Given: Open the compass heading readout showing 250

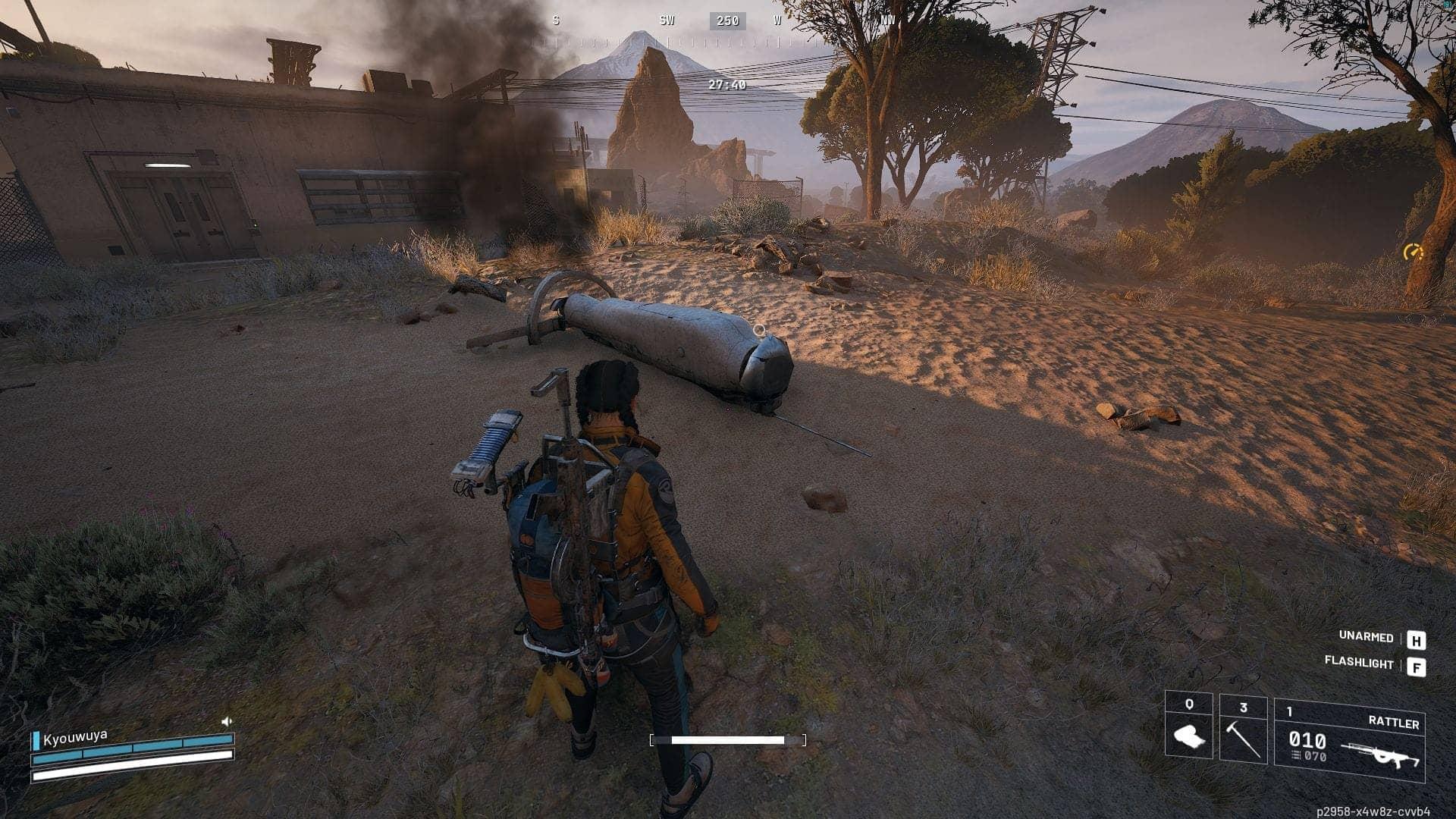Looking at the screenshot, I should [x=726, y=20].
